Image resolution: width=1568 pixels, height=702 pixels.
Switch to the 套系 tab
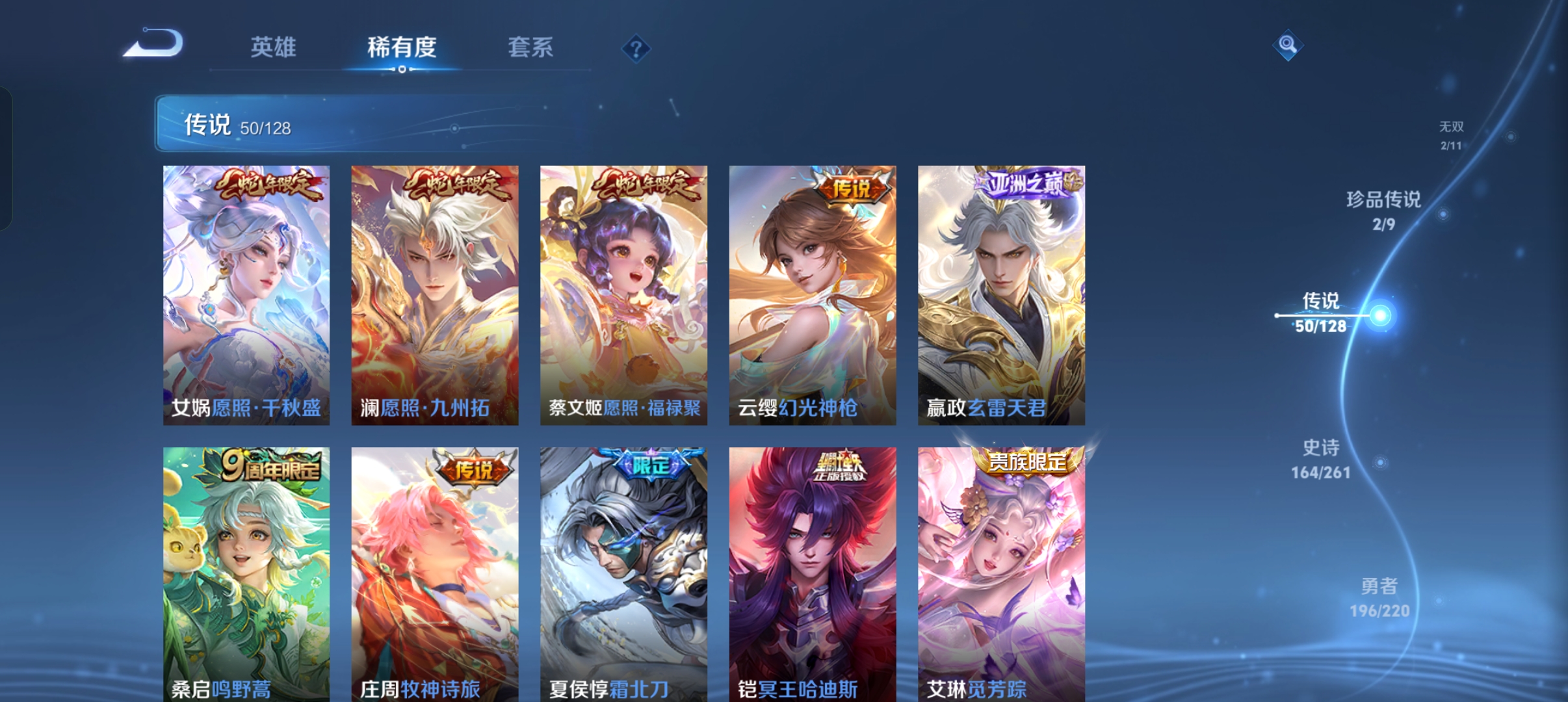530,47
